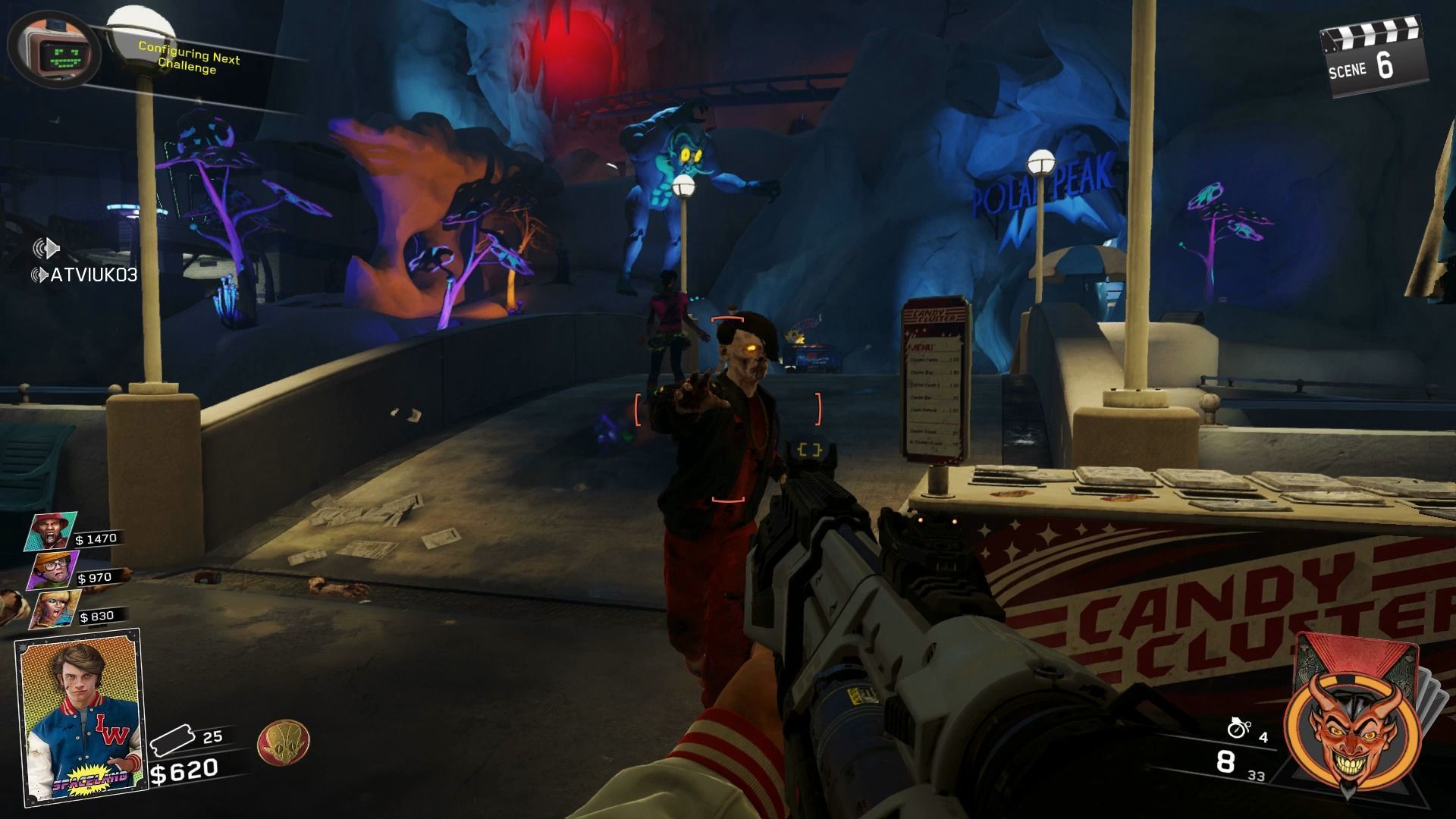
Task: Click the grenade equipment icon
Action: coord(1238,727)
